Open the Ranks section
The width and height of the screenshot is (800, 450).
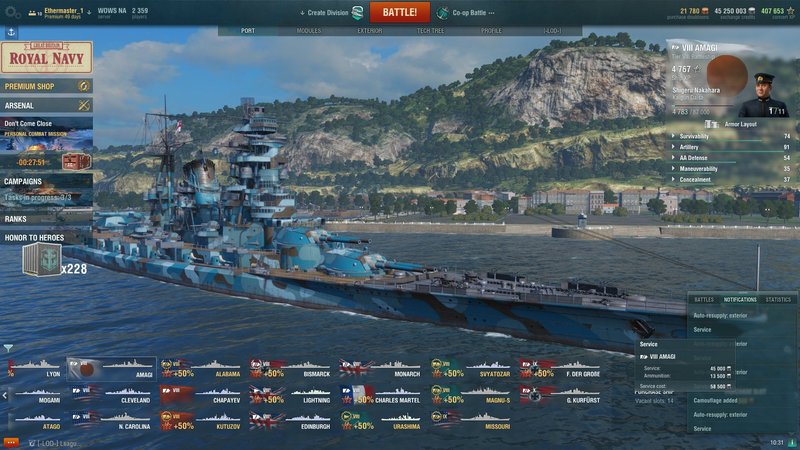point(46,218)
